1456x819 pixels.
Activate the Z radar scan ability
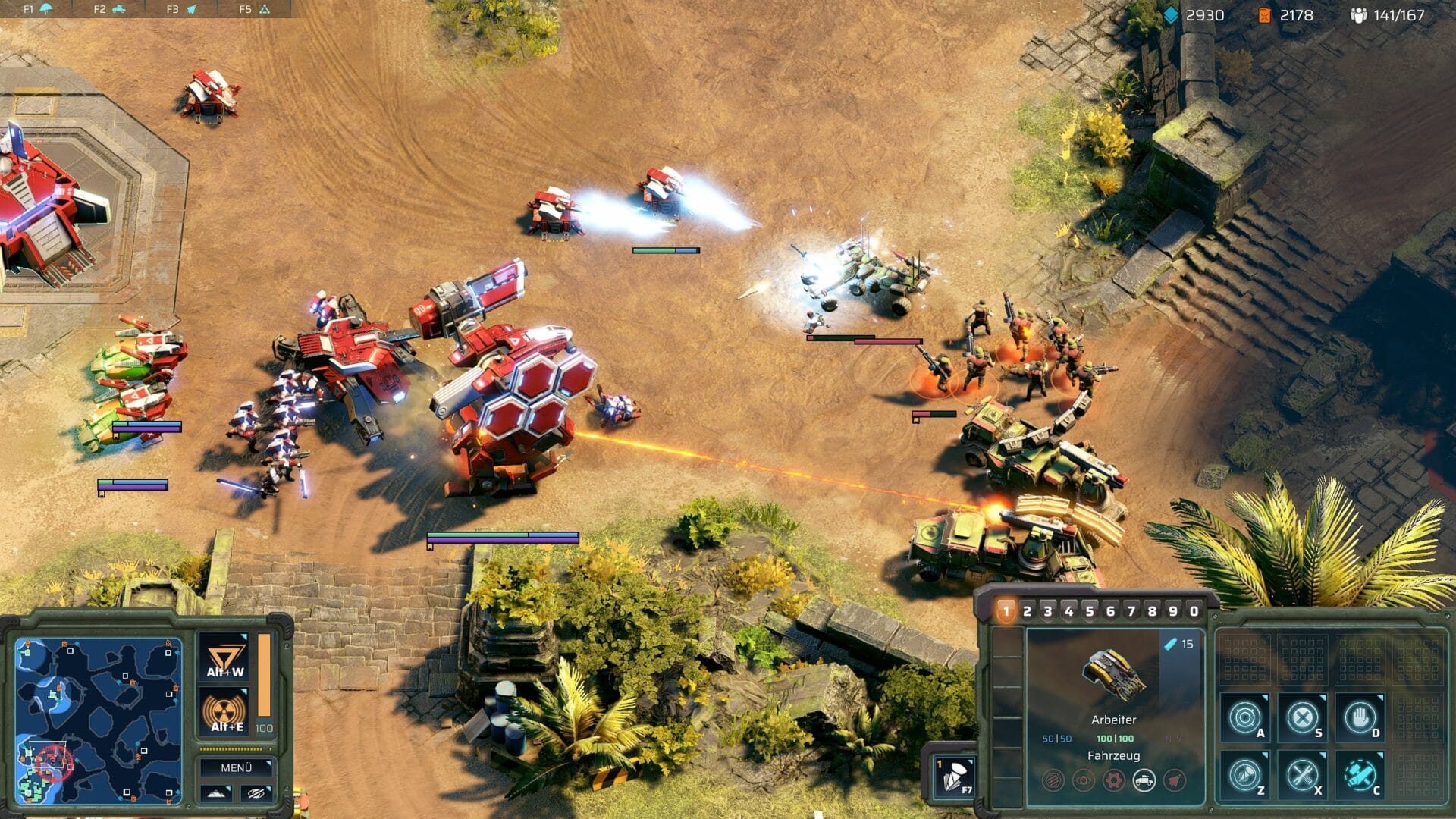[x=1245, y=775]
